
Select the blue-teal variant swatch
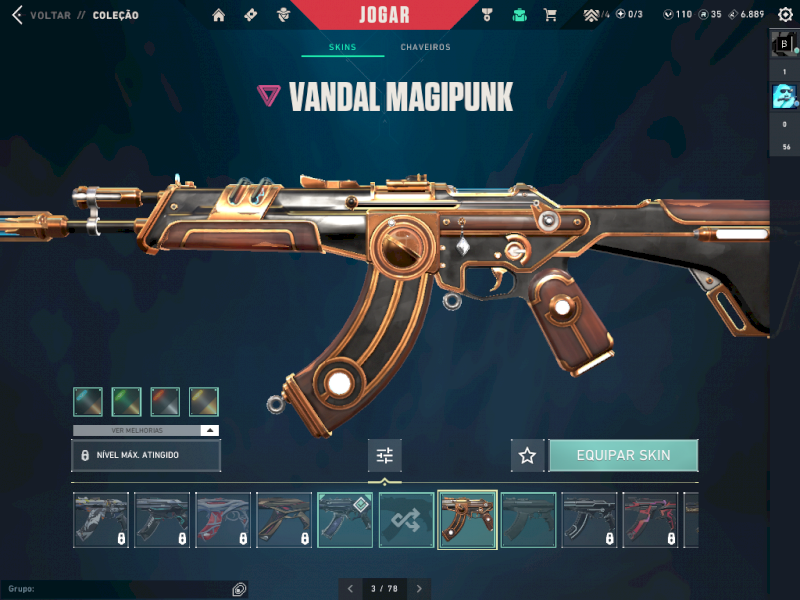click(x=87, y=402)
